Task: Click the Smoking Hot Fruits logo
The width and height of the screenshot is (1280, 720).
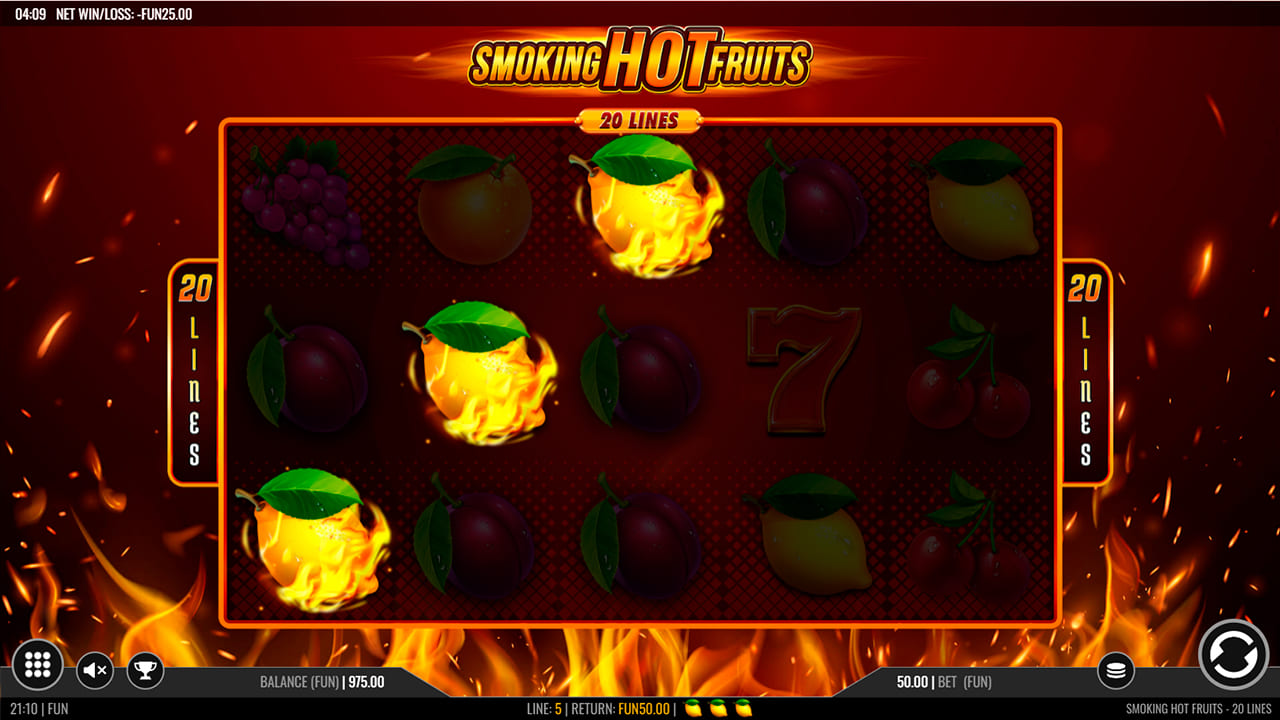Action: coord(640,62)
